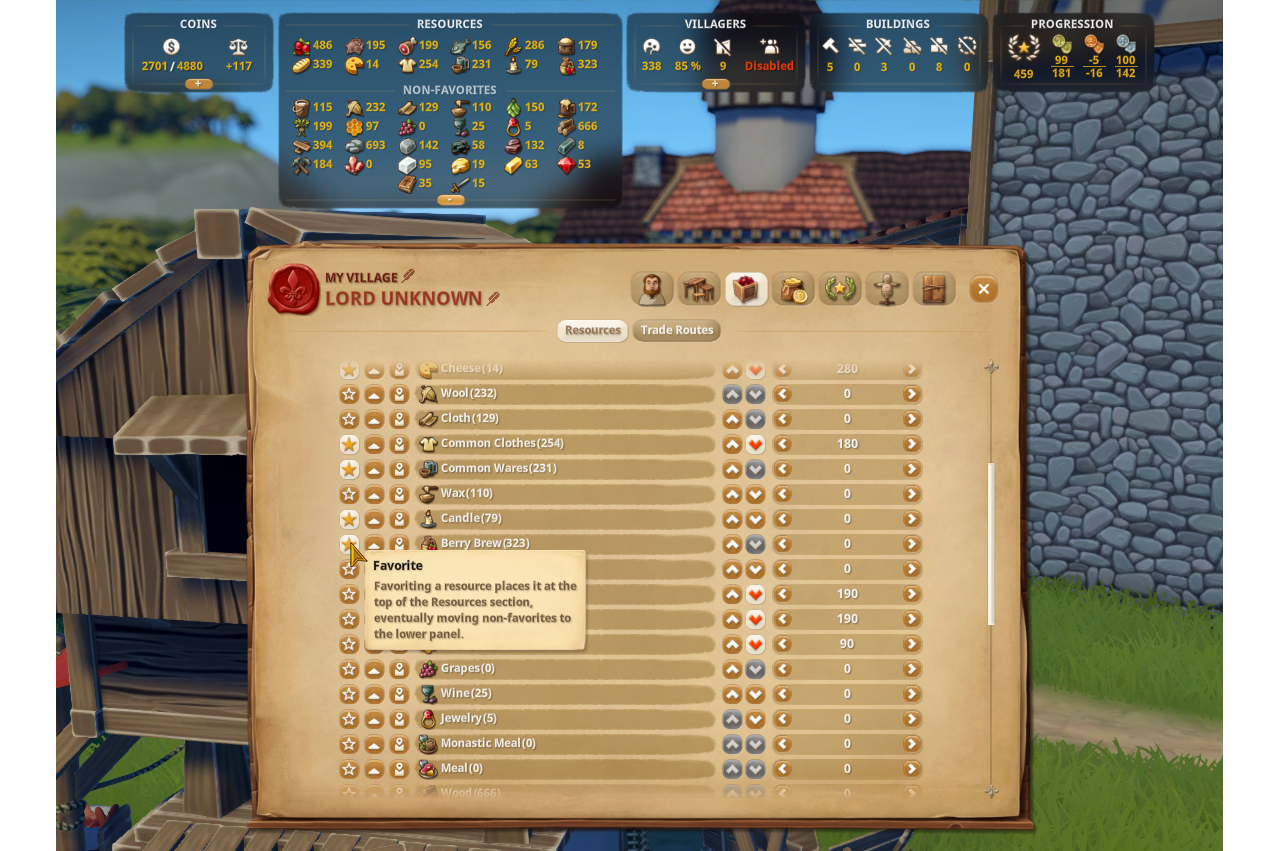The image size is (1280, 851).
Task: Rename LORD UNKNOWN via its pencil
Action: coord(491,298)
